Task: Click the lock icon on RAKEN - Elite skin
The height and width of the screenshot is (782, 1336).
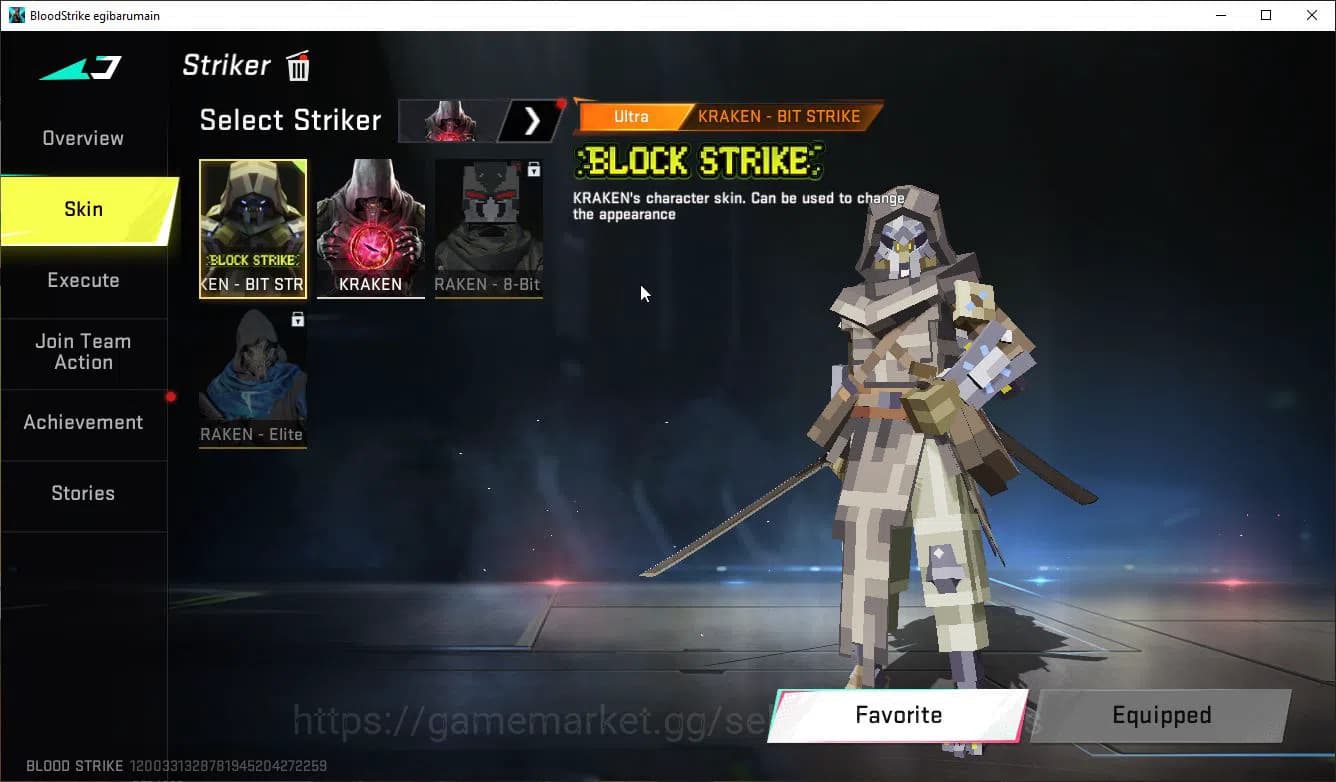Action: pyautogui.click(x=296, y=318)
